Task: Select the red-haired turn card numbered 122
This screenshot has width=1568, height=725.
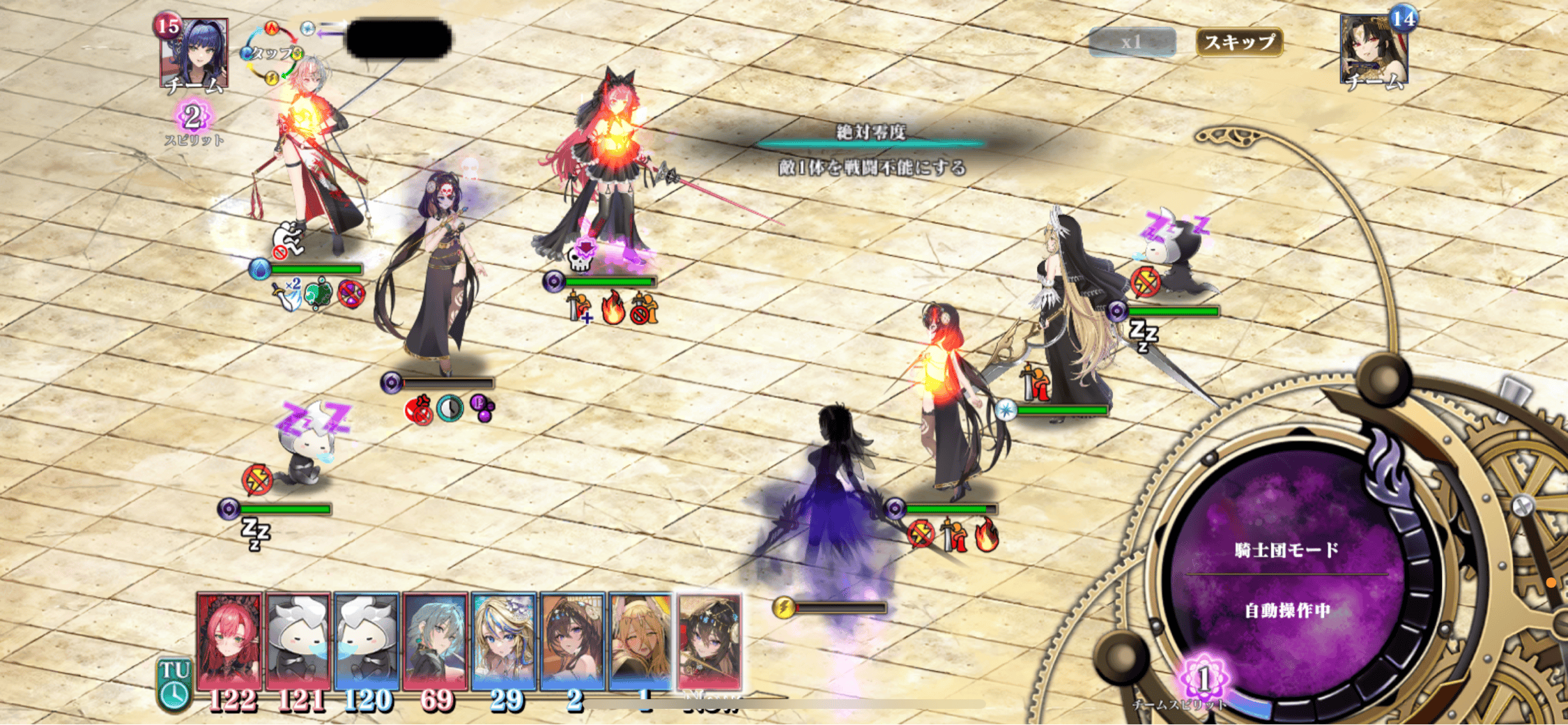Action: coord(229,641)
